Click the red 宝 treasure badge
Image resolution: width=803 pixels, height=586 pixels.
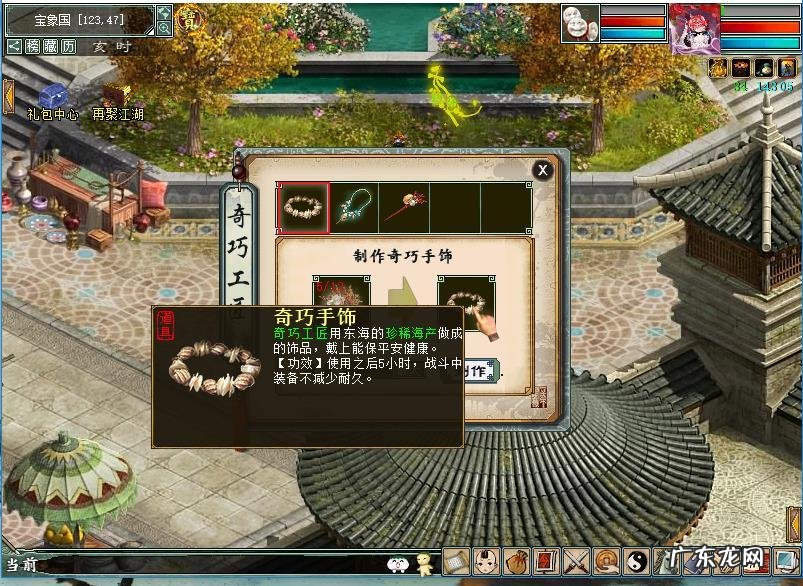click(x=187, y=19)
